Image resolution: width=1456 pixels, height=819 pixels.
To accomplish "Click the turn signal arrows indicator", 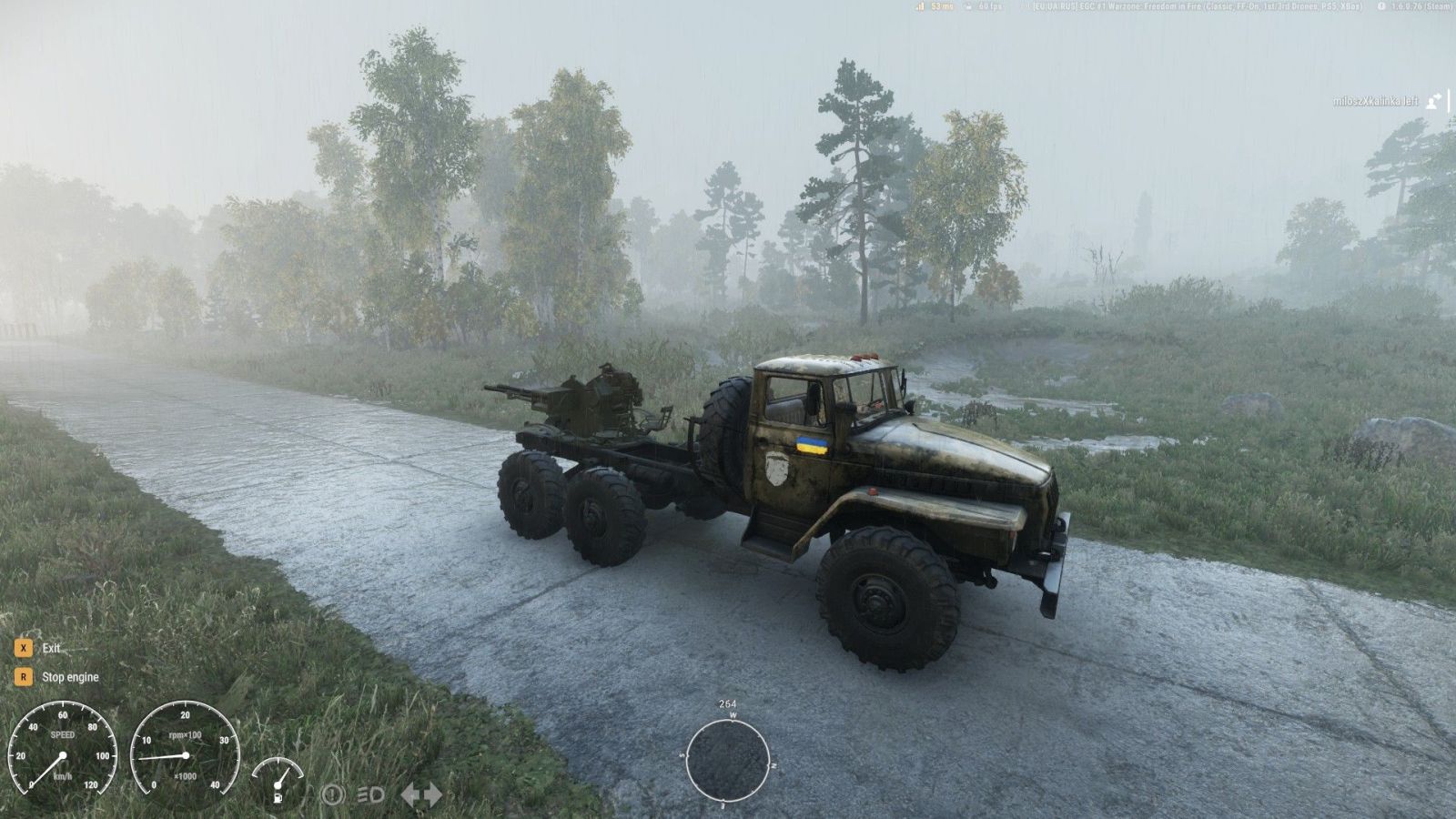I will 421,794.
